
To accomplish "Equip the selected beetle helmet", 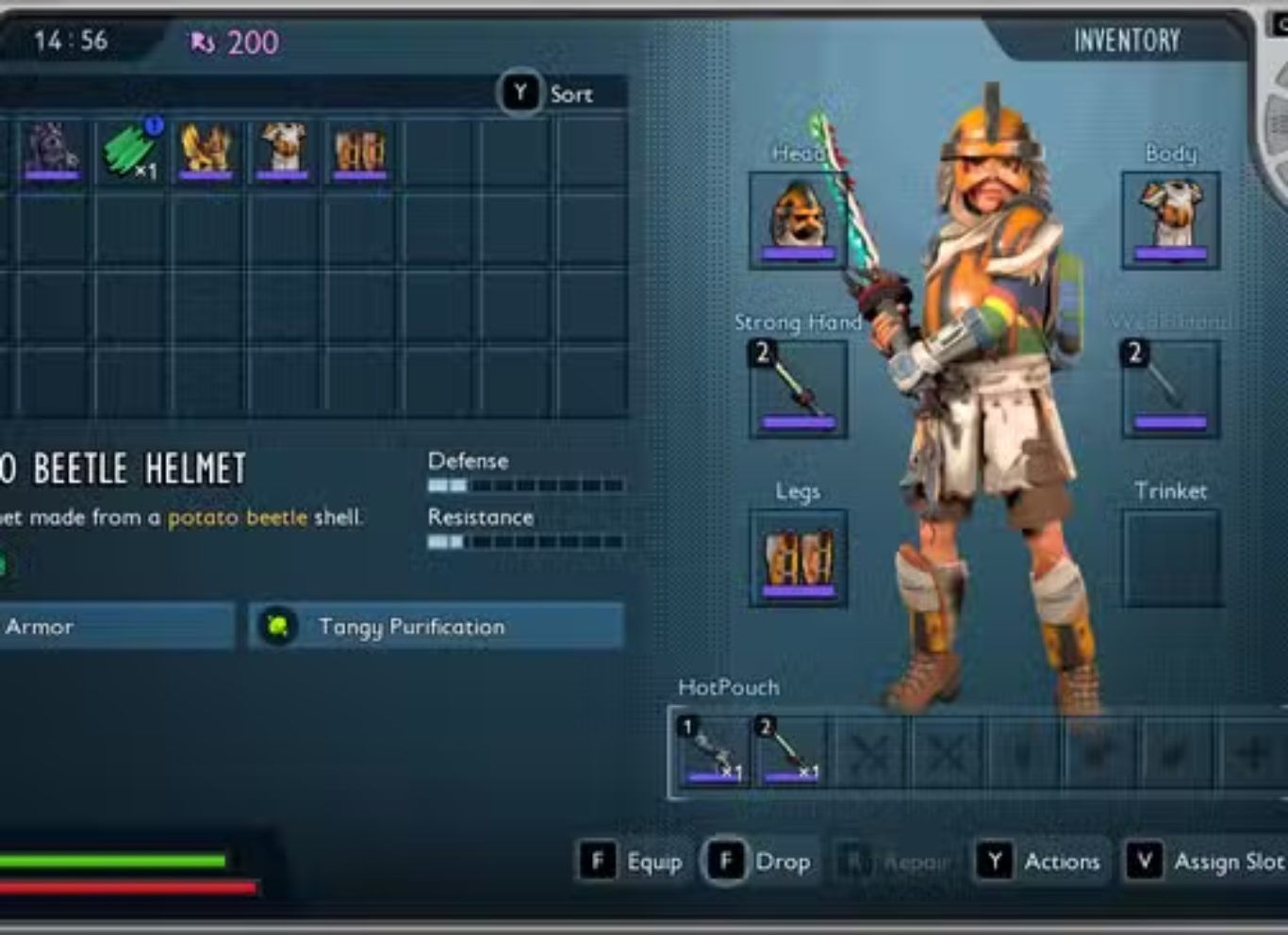I will (631, 861).
